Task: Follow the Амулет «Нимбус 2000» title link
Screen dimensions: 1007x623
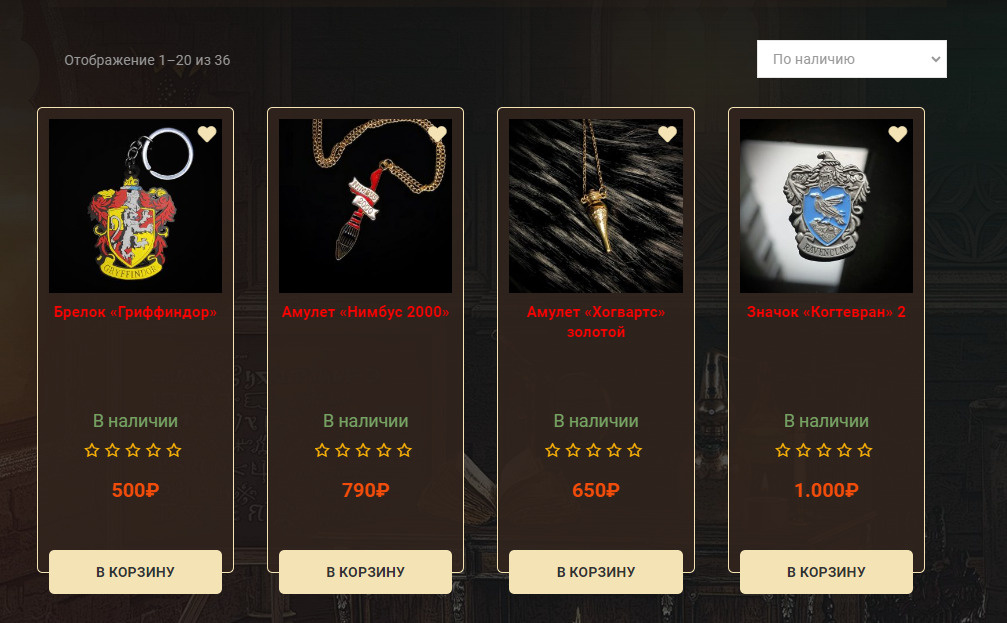Action: [x=365, y=312]
